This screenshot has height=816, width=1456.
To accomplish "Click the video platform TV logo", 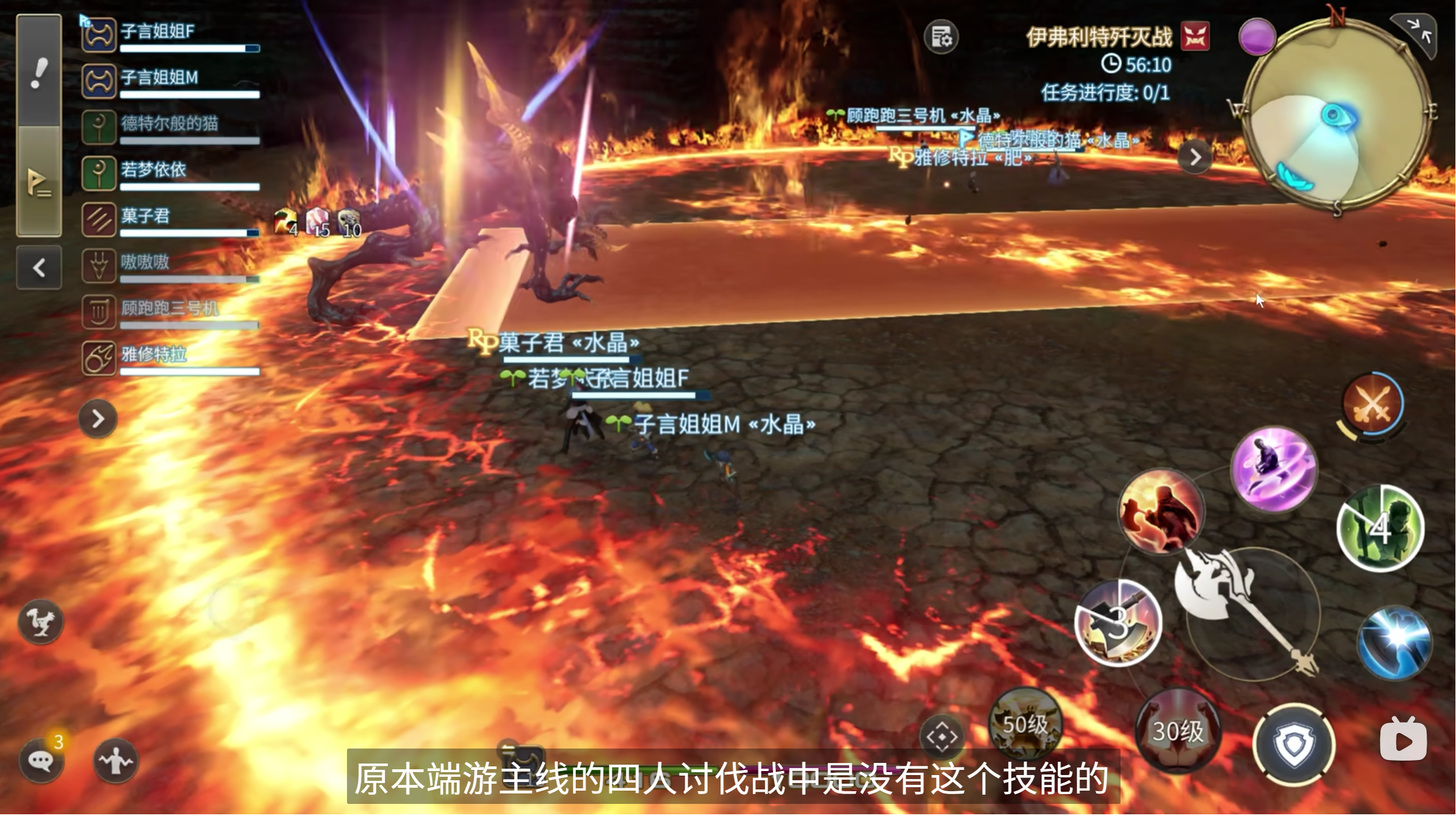I will (x=1403, y=739).
